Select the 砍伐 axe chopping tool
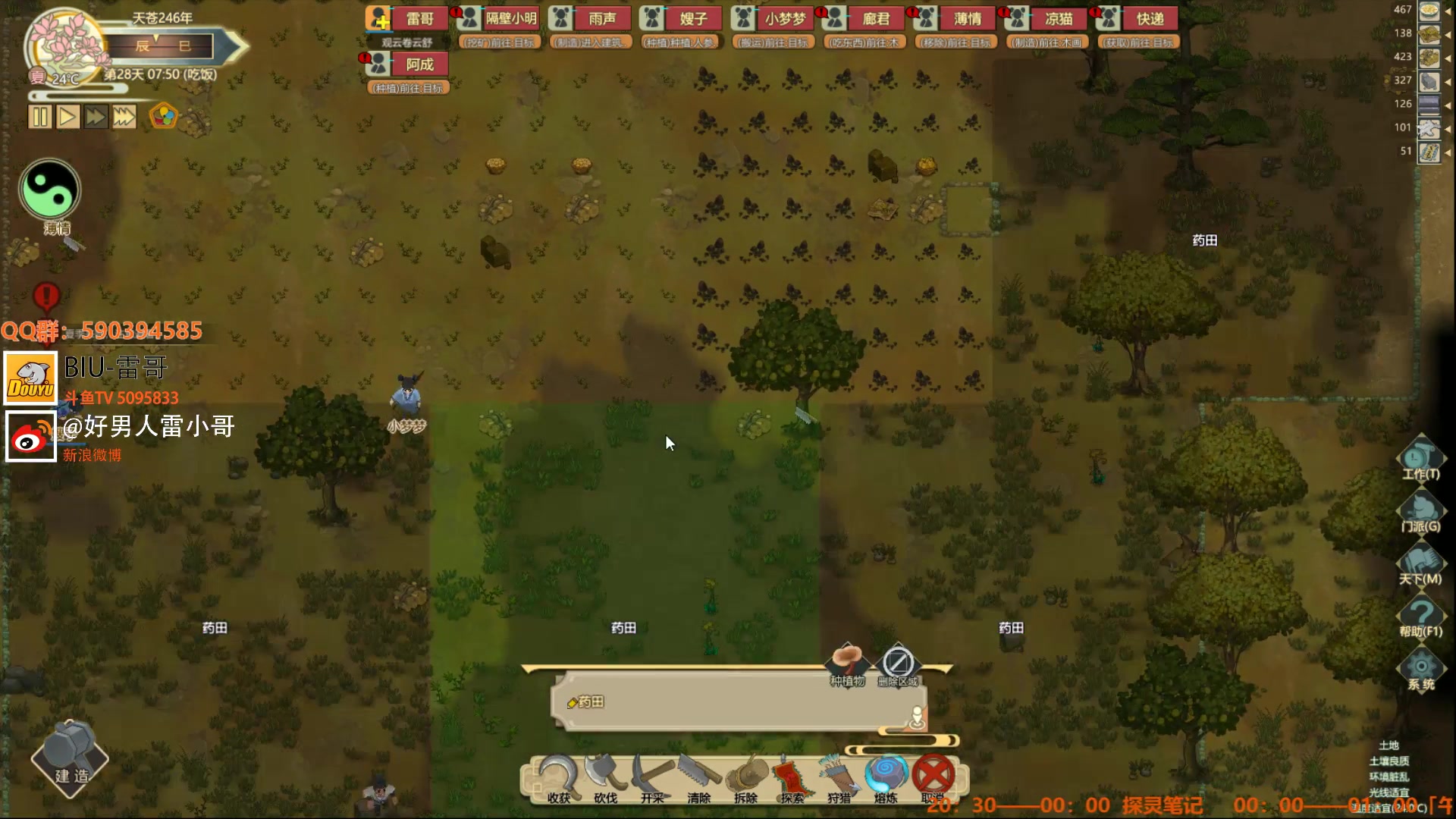Viewport: 1456px width, 819px height. pos(605,778)
